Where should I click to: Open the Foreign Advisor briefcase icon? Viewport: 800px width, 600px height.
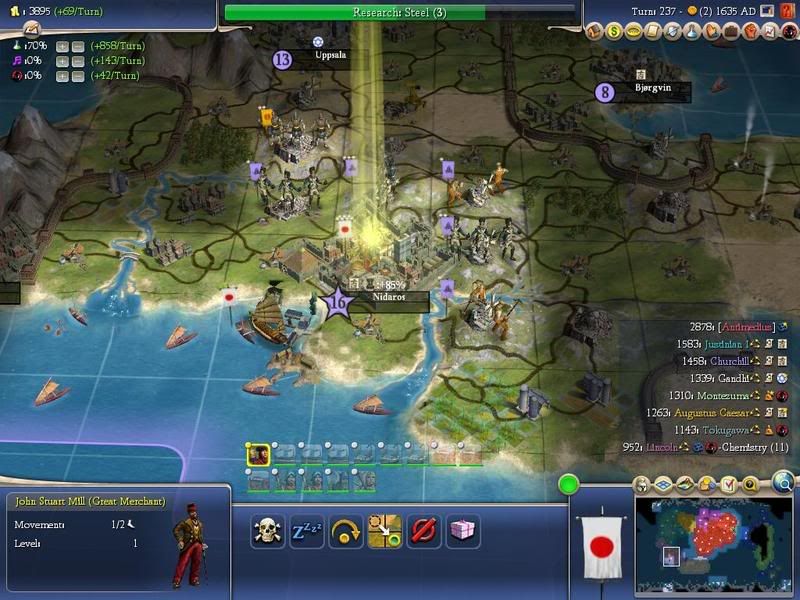(x=727, y=32)
